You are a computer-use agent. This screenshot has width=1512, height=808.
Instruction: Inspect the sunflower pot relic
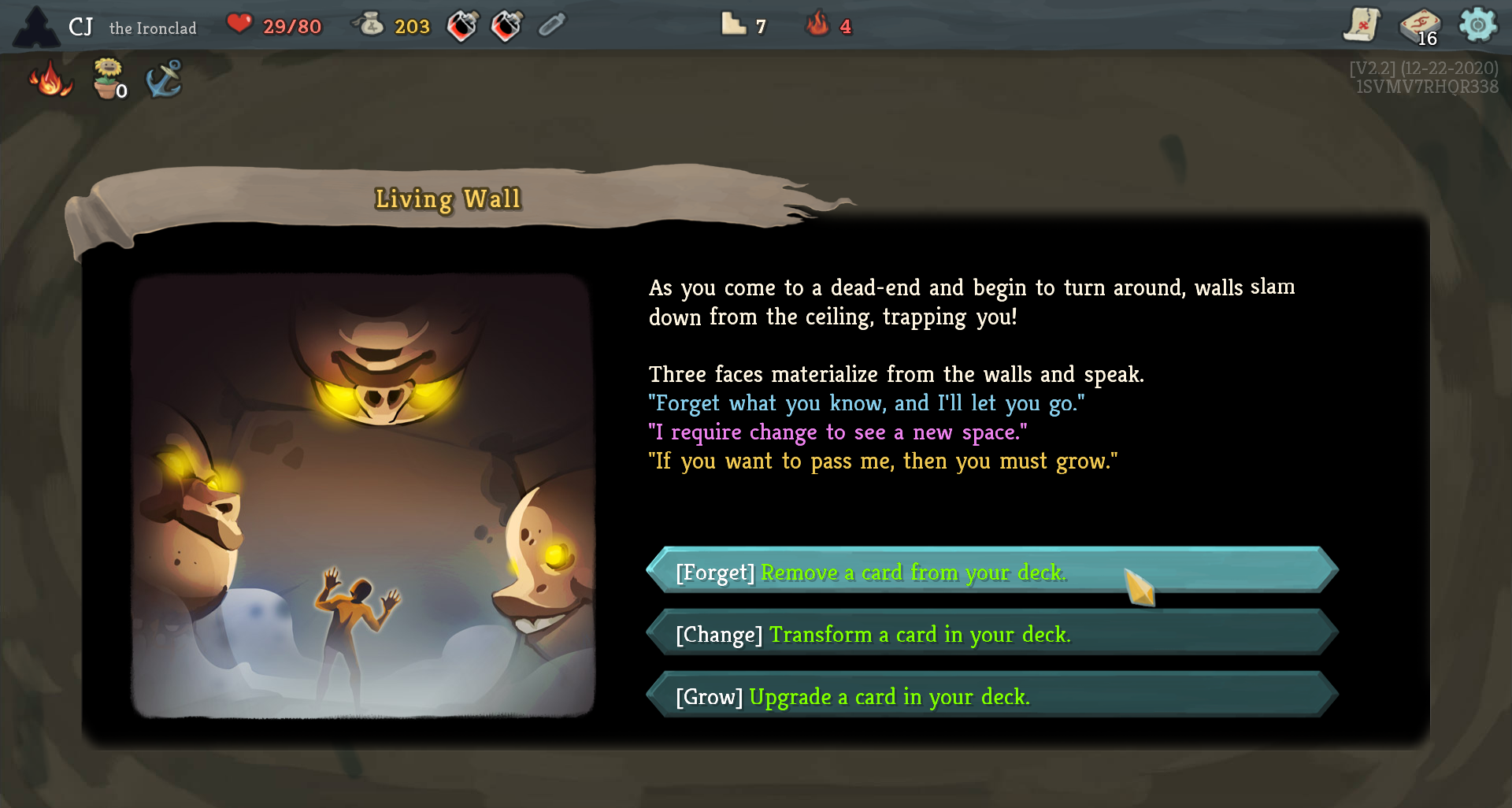pyautogui.click(x=108, y=79)
